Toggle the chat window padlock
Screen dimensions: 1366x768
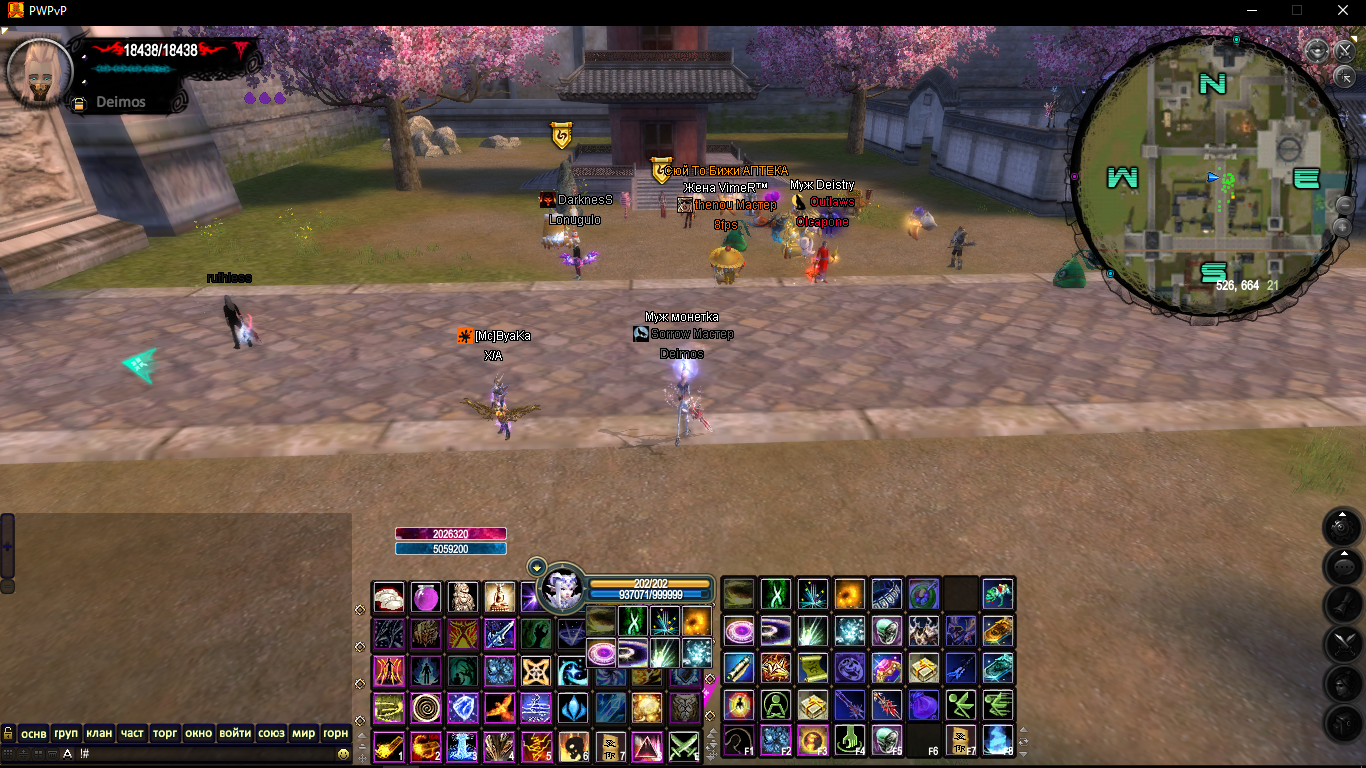point(8,733)
